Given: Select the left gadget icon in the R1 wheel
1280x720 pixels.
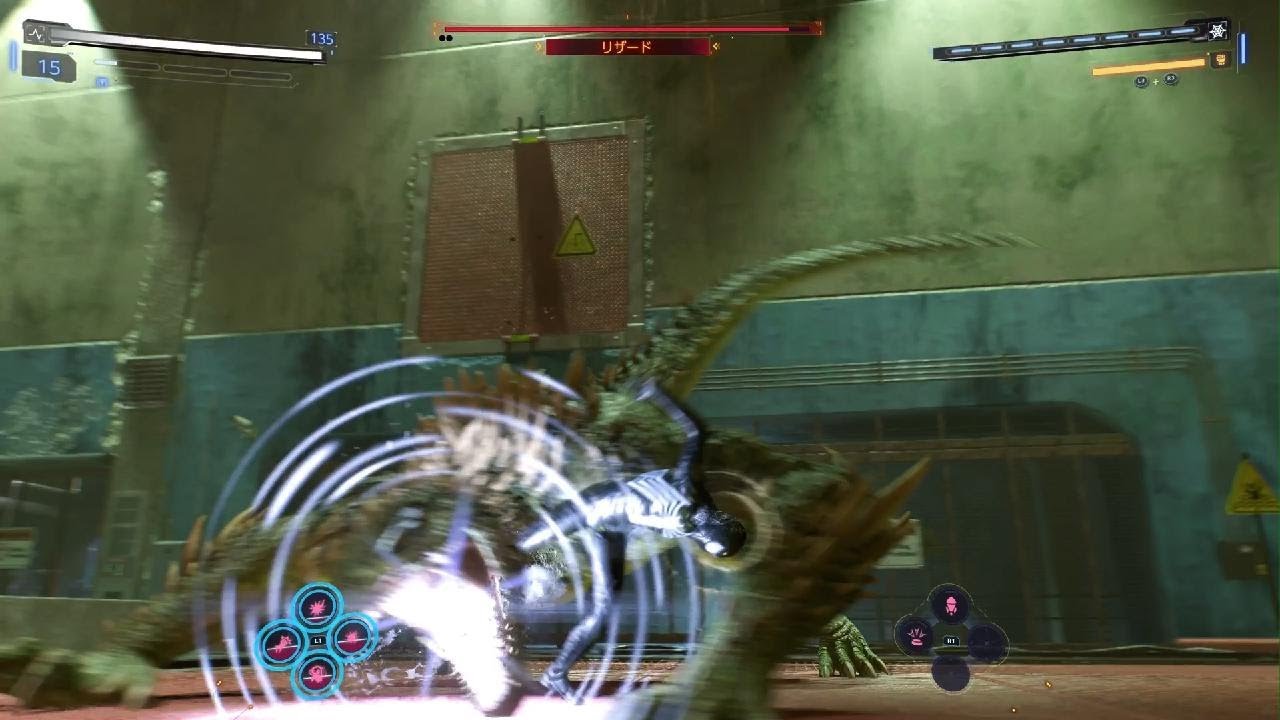Looking at the screenshot, I should (x=916, y=637).
